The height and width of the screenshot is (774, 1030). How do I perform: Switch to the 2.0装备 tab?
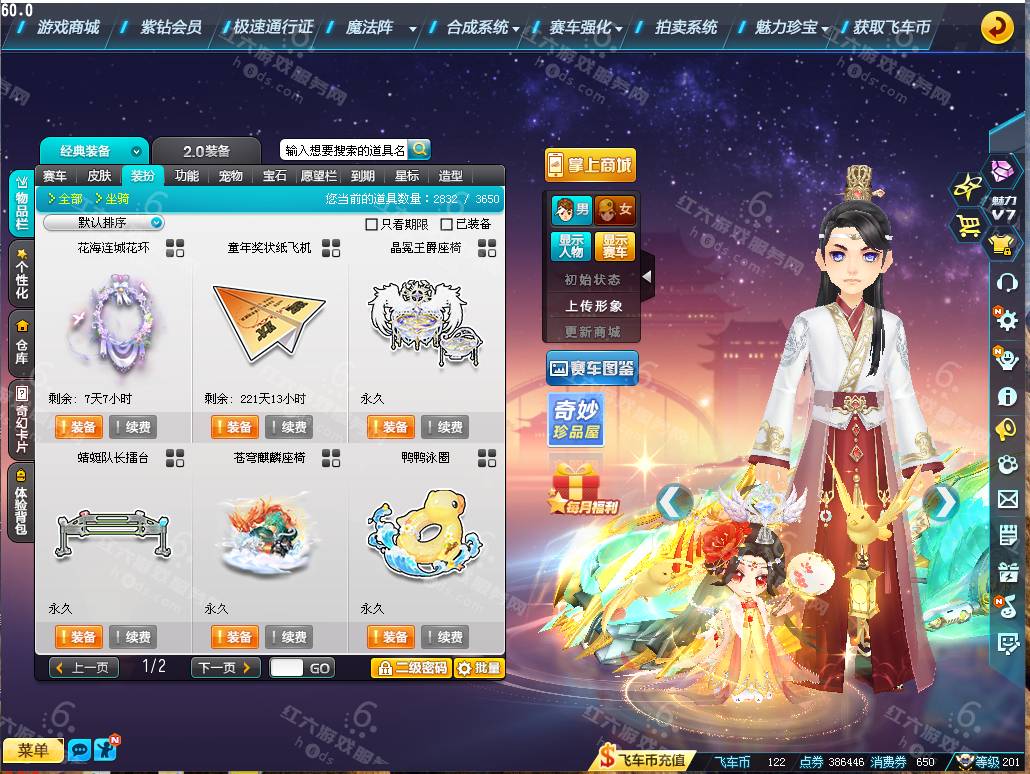[206, 151]
